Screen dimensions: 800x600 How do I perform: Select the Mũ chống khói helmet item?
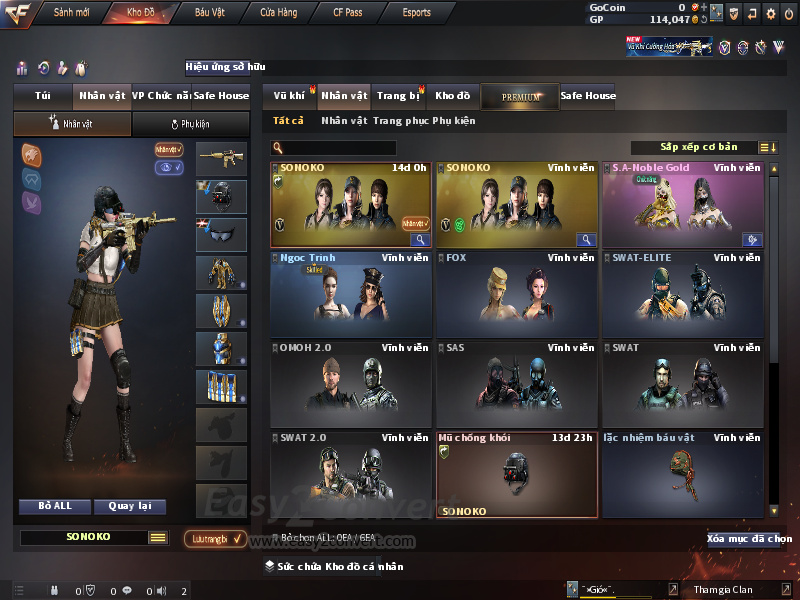[x=516, y=474]
